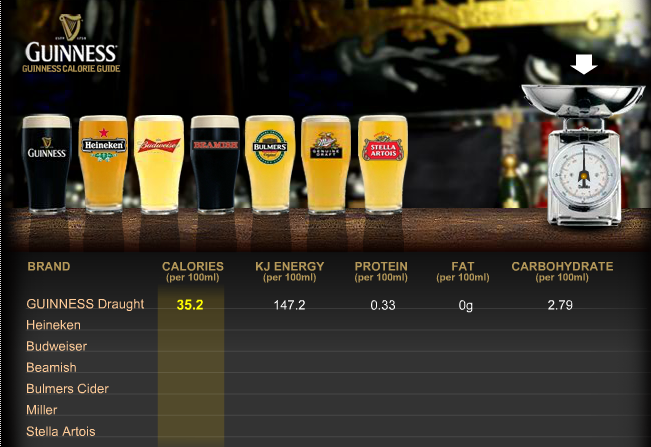Choose the Heineken pint glass

click(x=103, y=163)
